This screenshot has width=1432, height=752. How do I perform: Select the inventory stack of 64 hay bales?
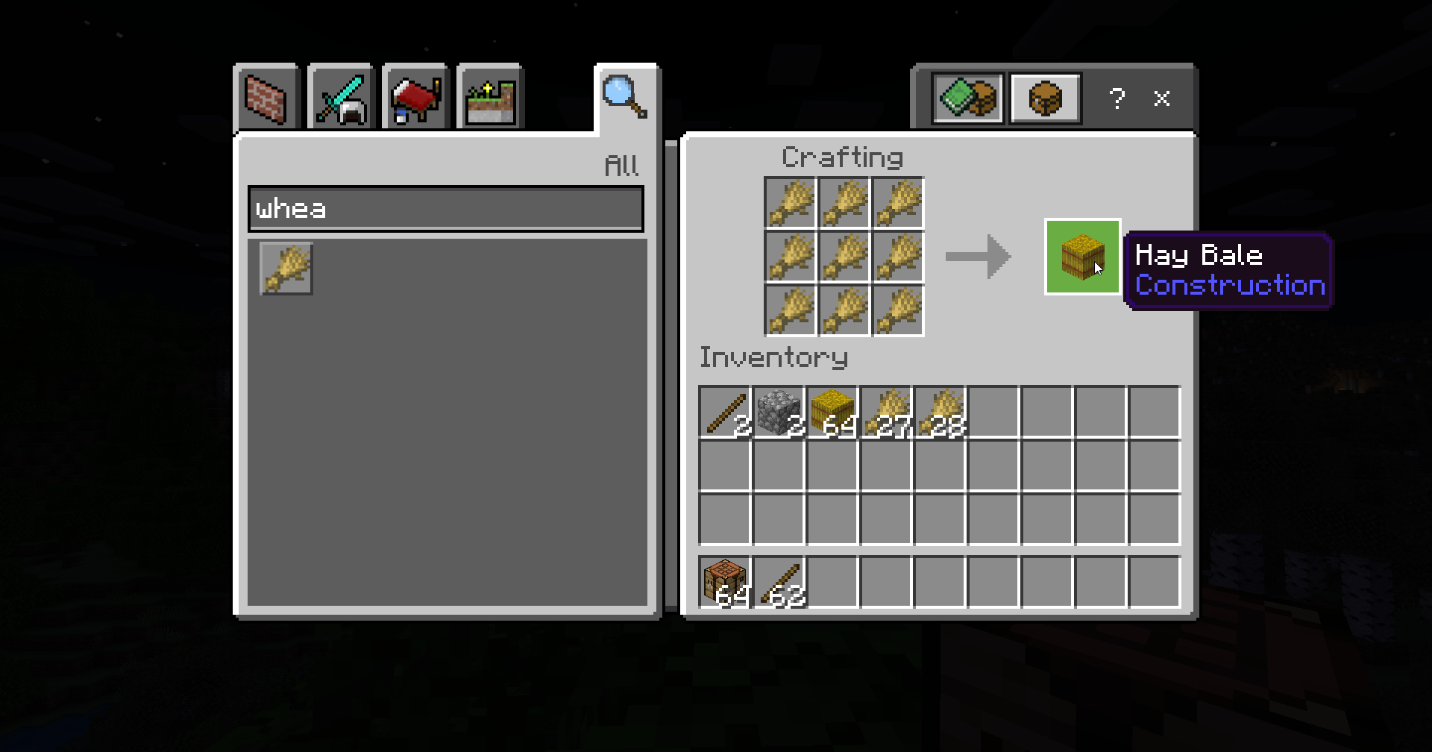coord(832,412)
